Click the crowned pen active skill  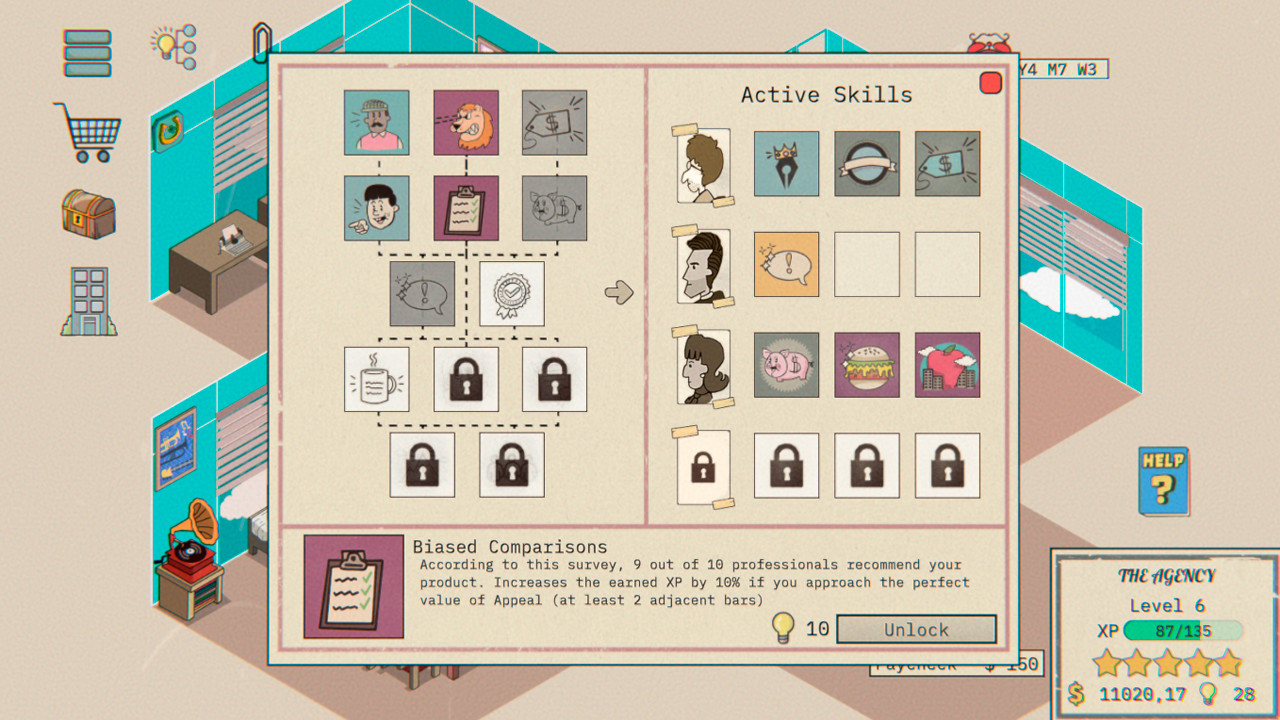click(787, 164)
